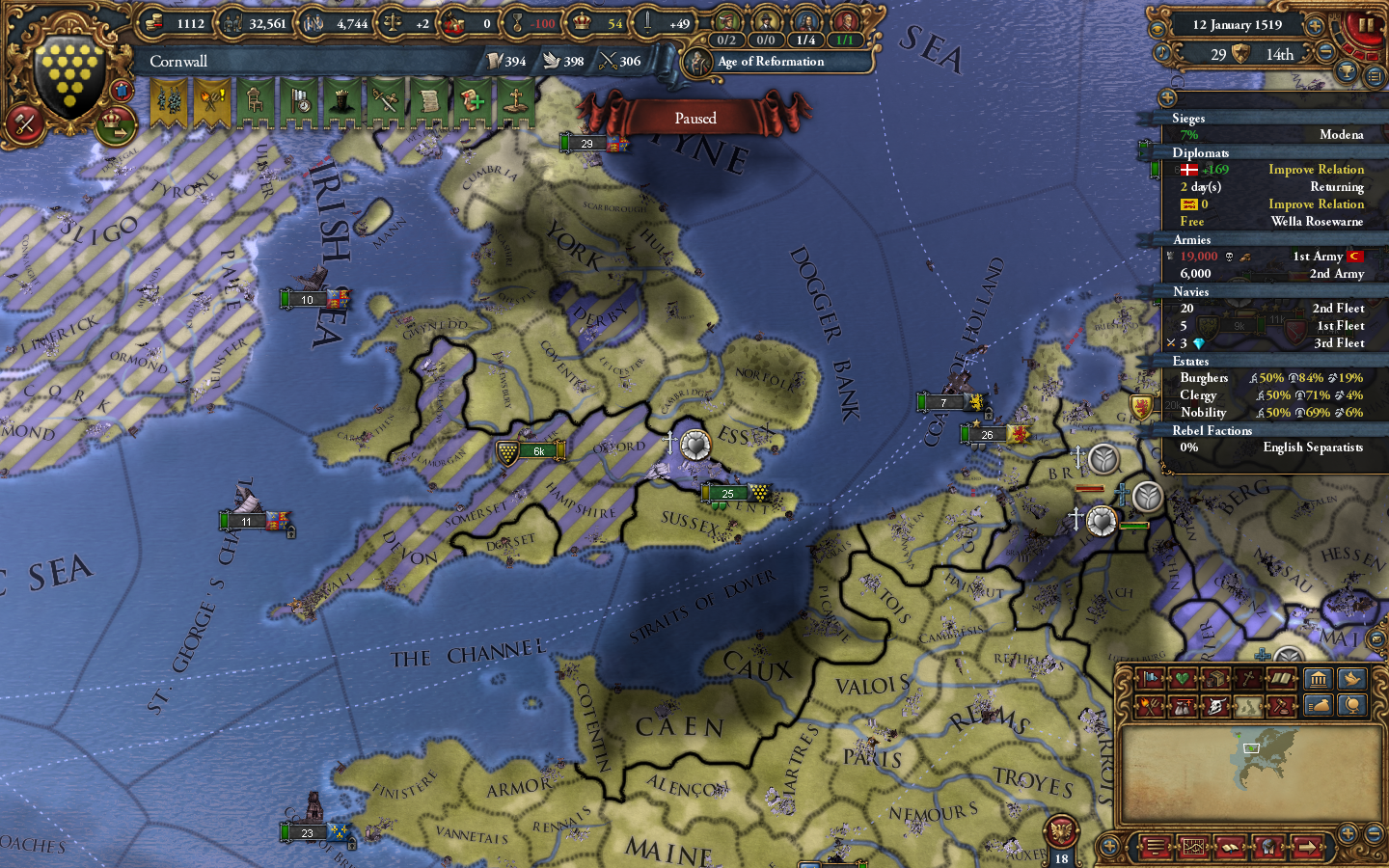Viewport: 1389px width, 868px height.
Task: Open the achievements window via the trophy icon
Action: coord(1346,72)
